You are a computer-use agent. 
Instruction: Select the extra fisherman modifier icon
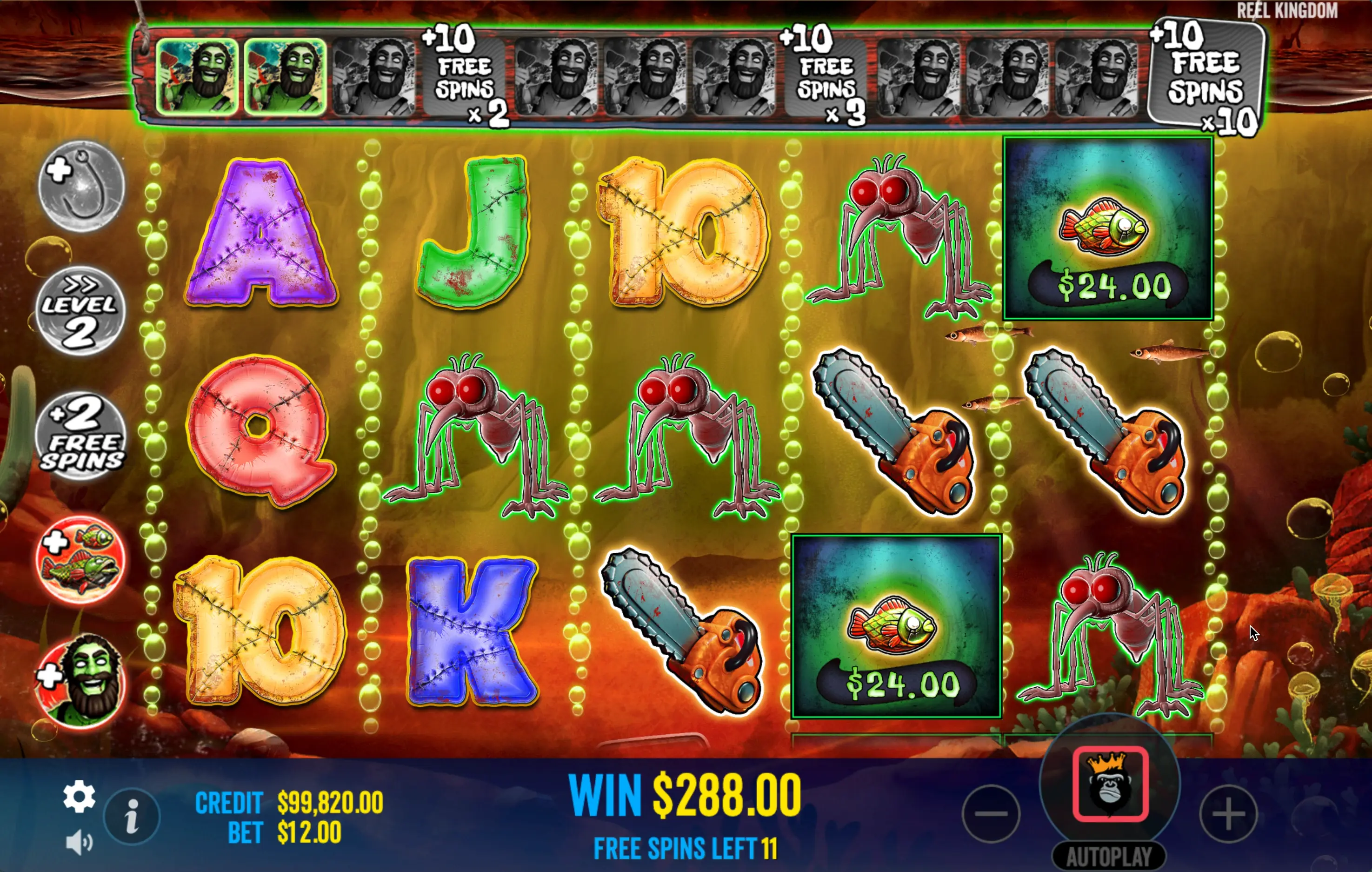pos(81,681)
